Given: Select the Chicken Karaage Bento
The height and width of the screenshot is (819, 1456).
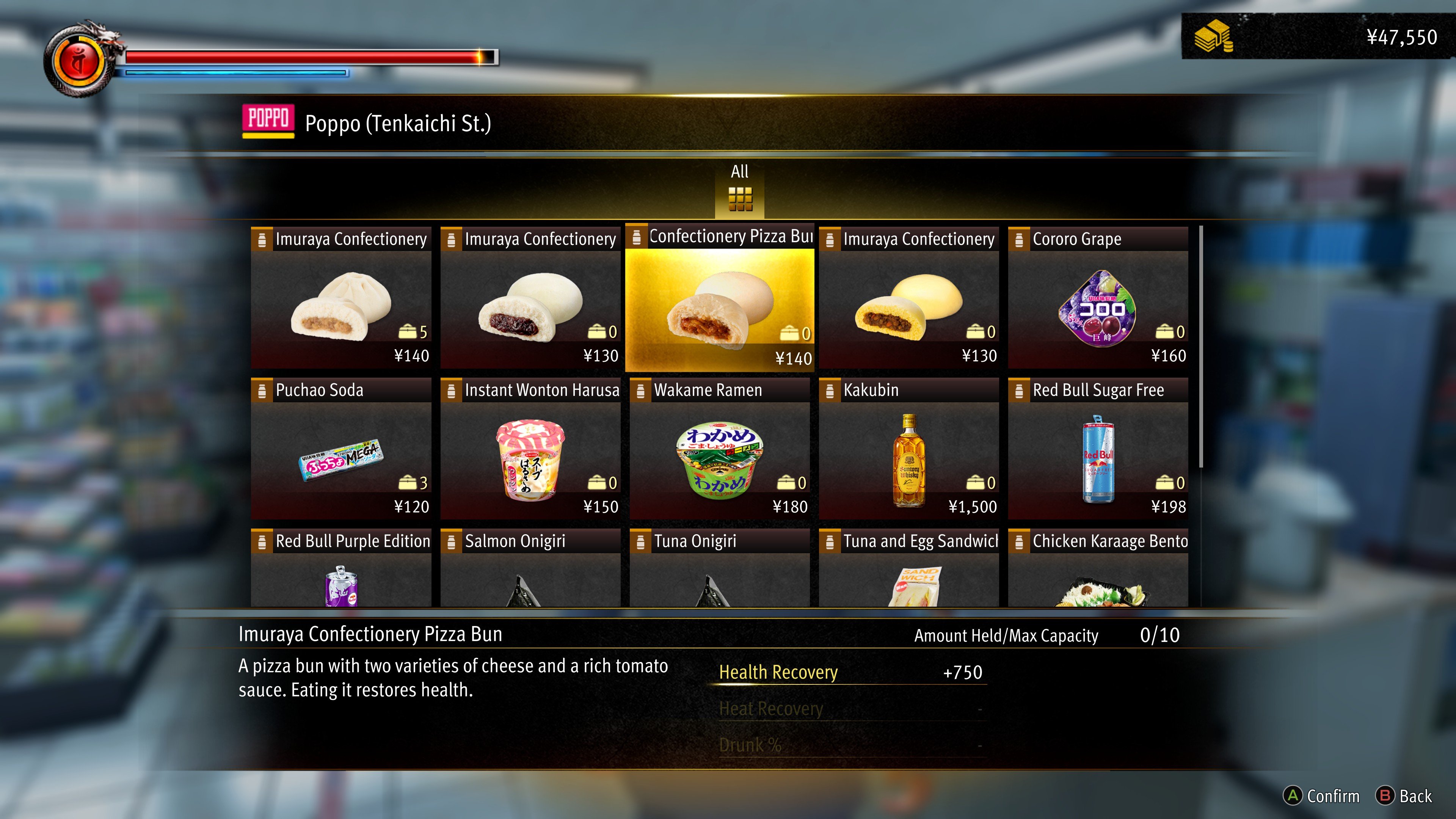Looking at the screenshot, I should pyautogui.click(x=1098, y=568).
